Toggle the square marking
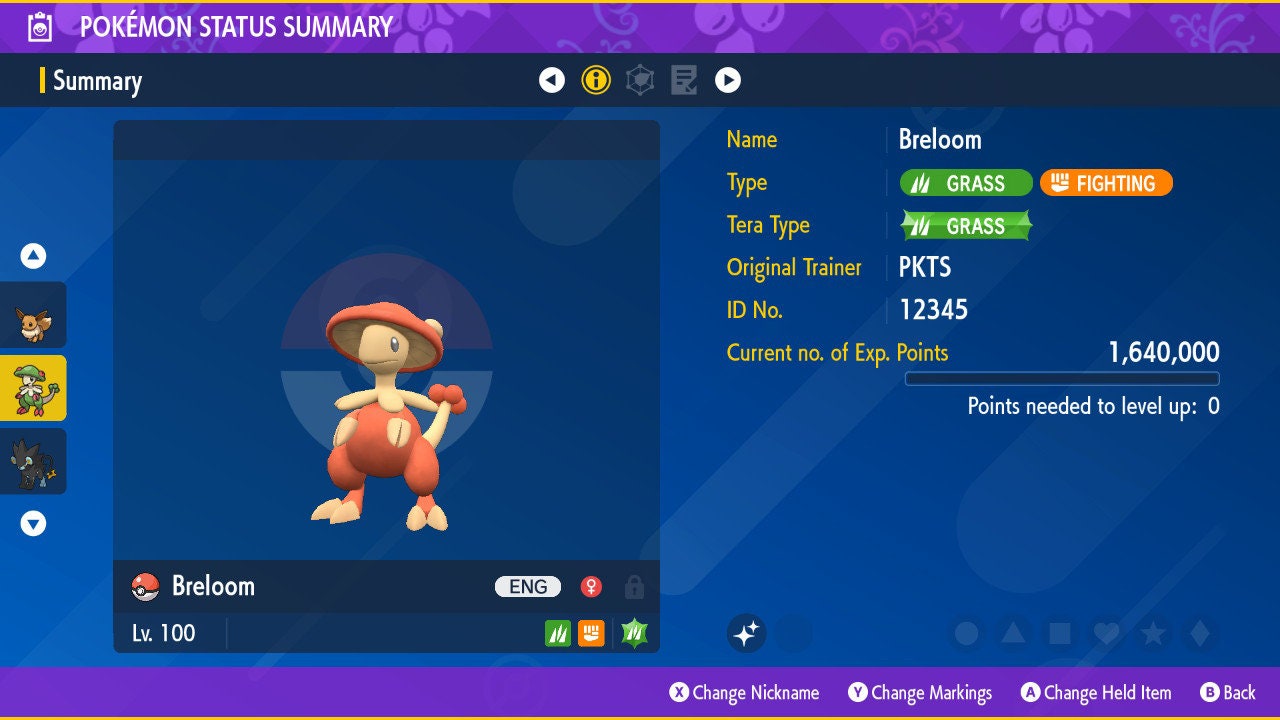 tap(1059, 633)
